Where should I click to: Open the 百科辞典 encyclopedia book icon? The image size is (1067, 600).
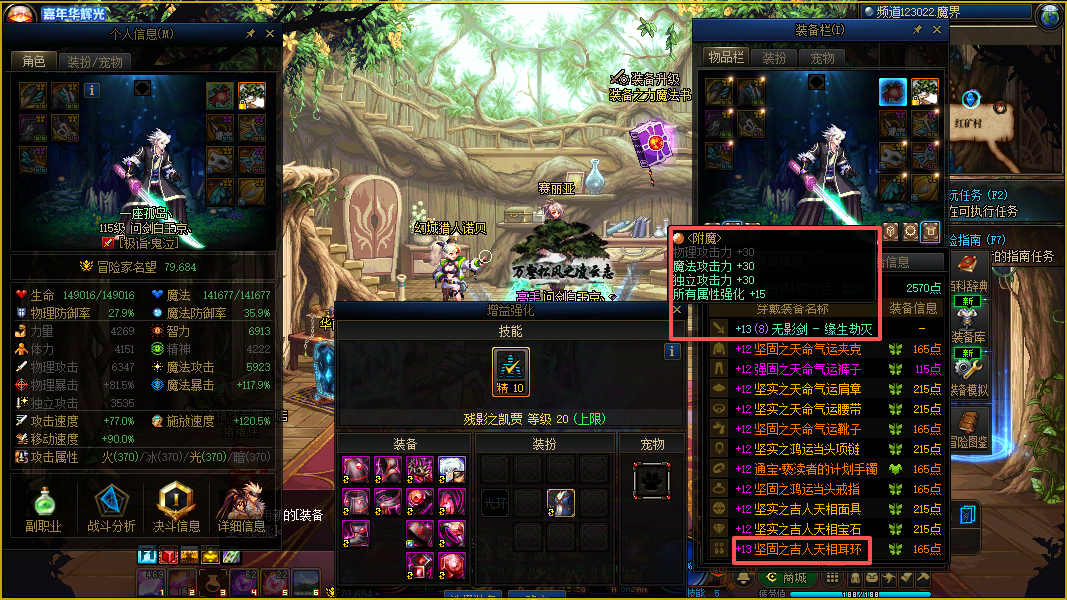tap(968, 264)
